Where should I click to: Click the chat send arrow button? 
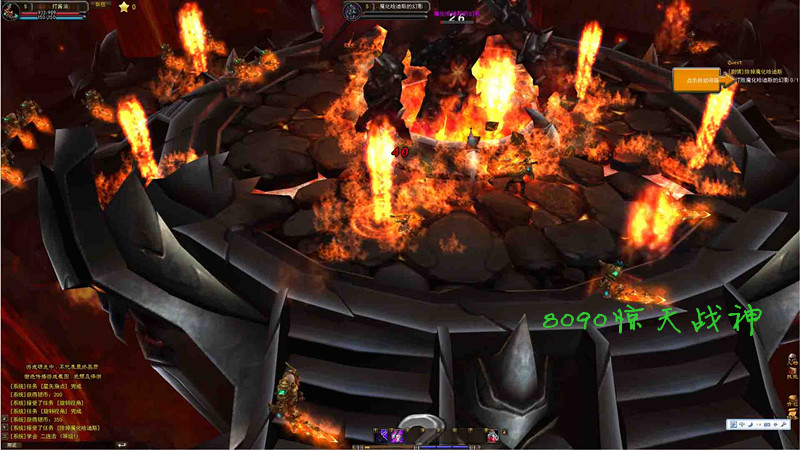121,444
